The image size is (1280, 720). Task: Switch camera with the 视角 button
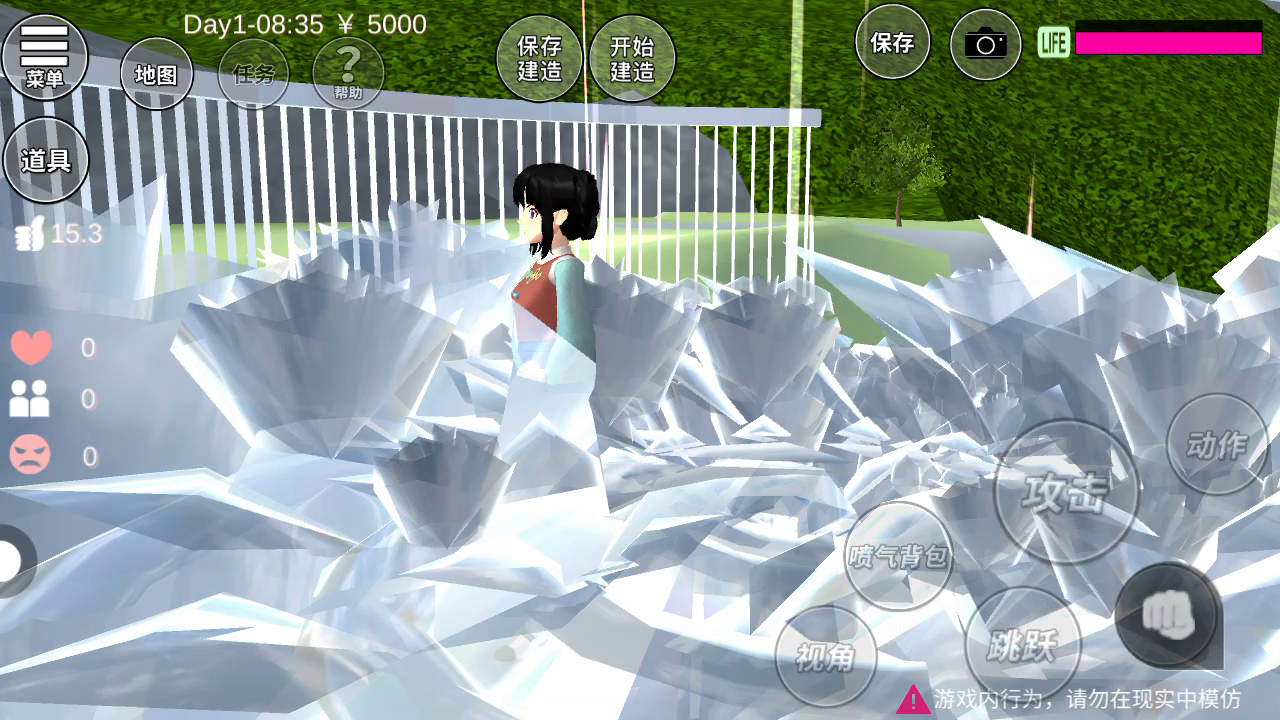[x=826, y=656]
